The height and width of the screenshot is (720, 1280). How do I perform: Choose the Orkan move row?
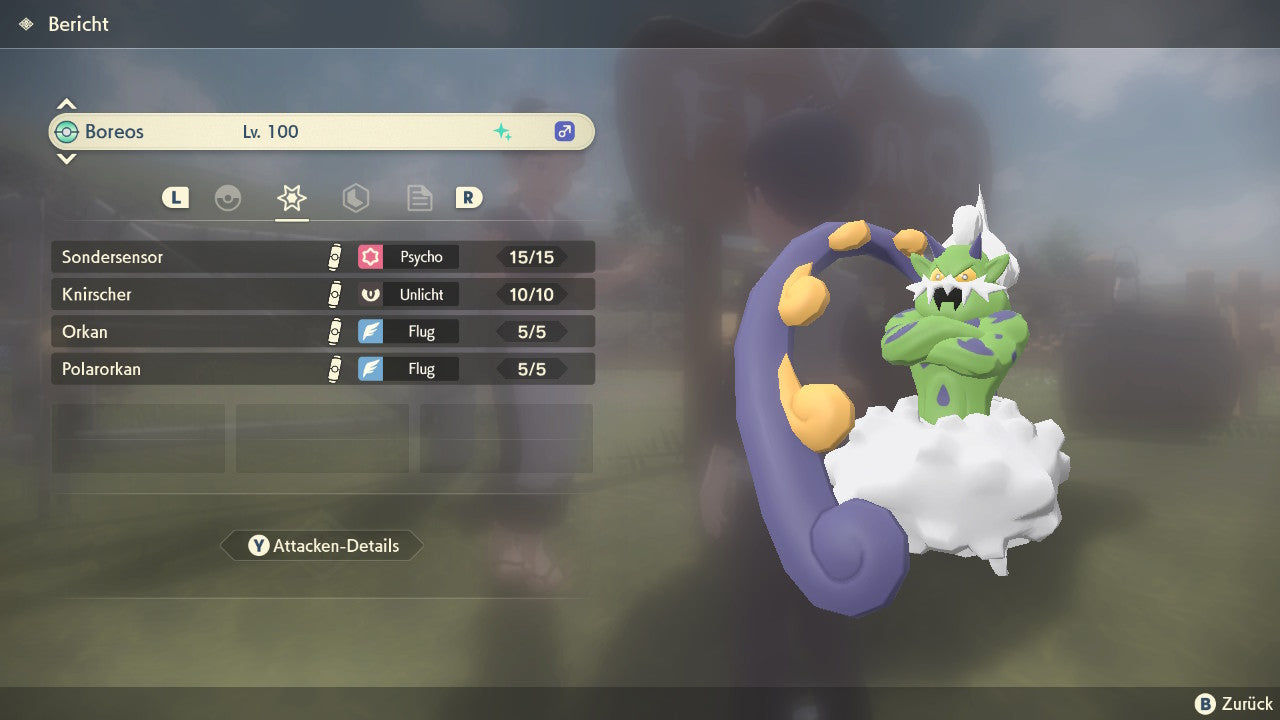(x=322, y=332)
